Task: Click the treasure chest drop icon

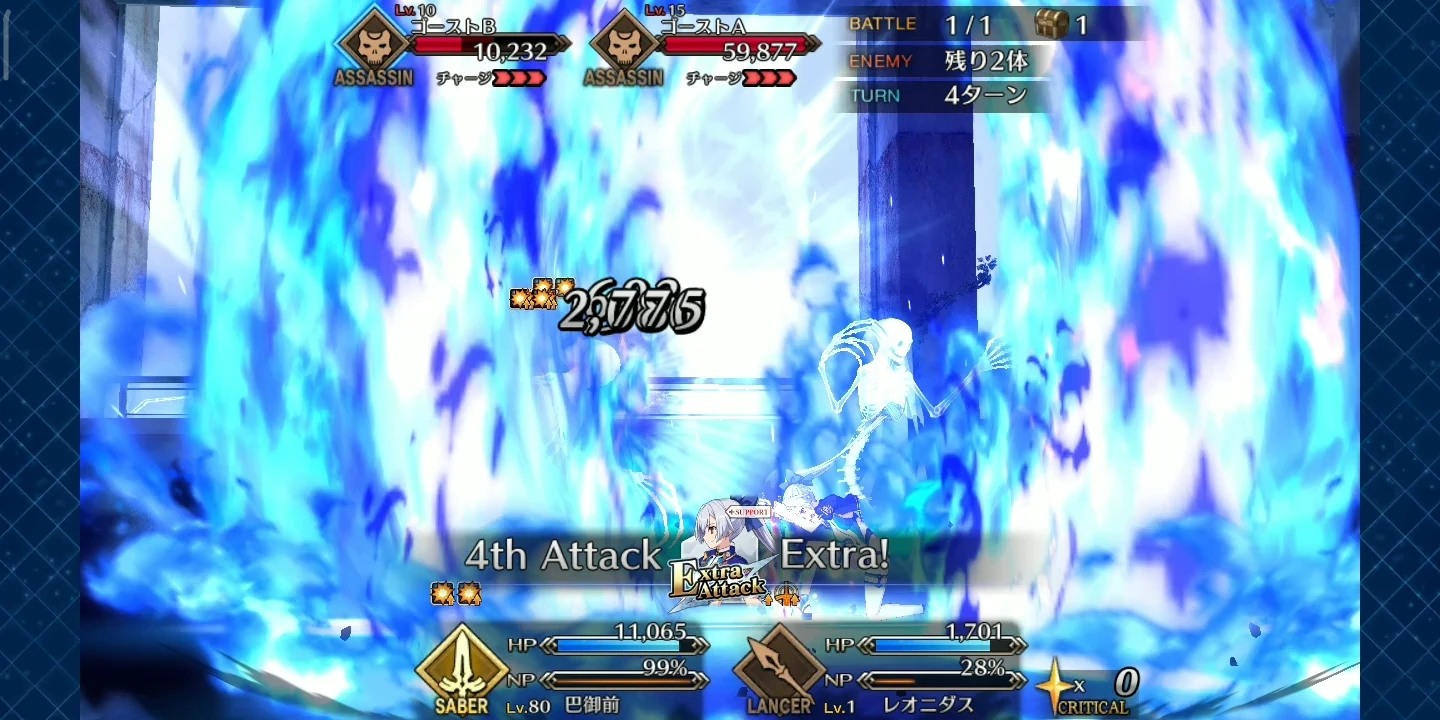Action: [x=1048, y=23]
